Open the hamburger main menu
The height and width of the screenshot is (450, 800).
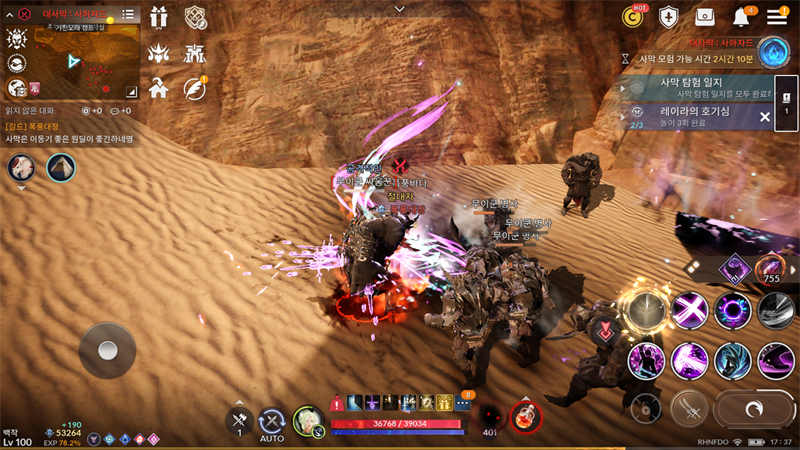(x=777, y=16)
